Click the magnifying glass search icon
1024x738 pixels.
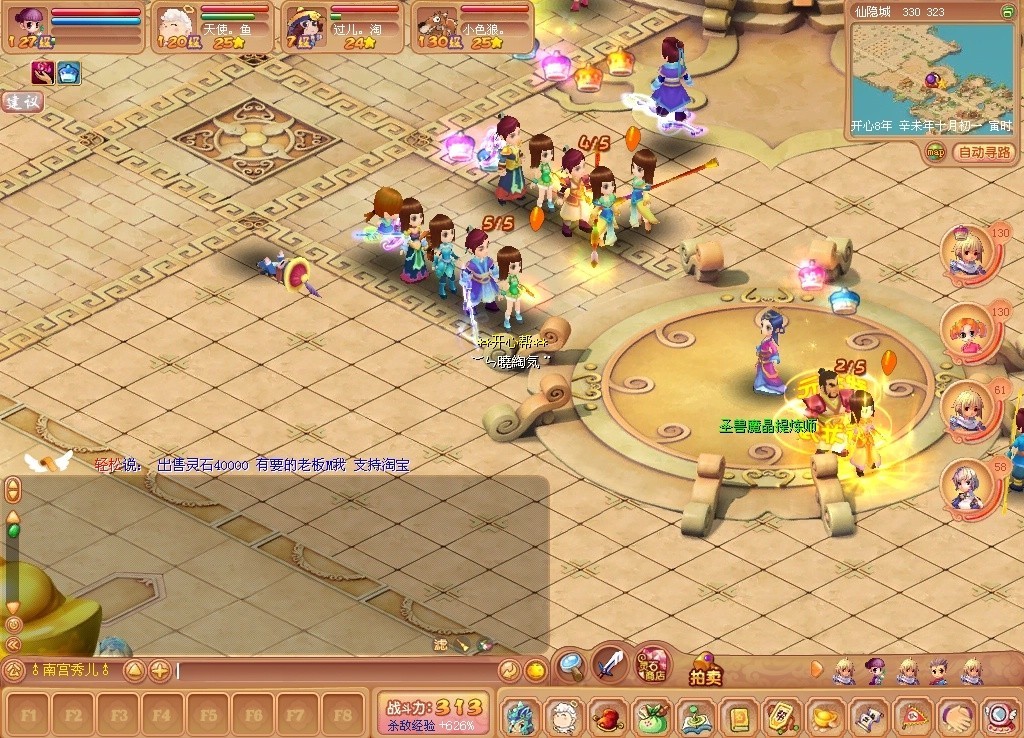pyautogui.click(x=571, y=663)
